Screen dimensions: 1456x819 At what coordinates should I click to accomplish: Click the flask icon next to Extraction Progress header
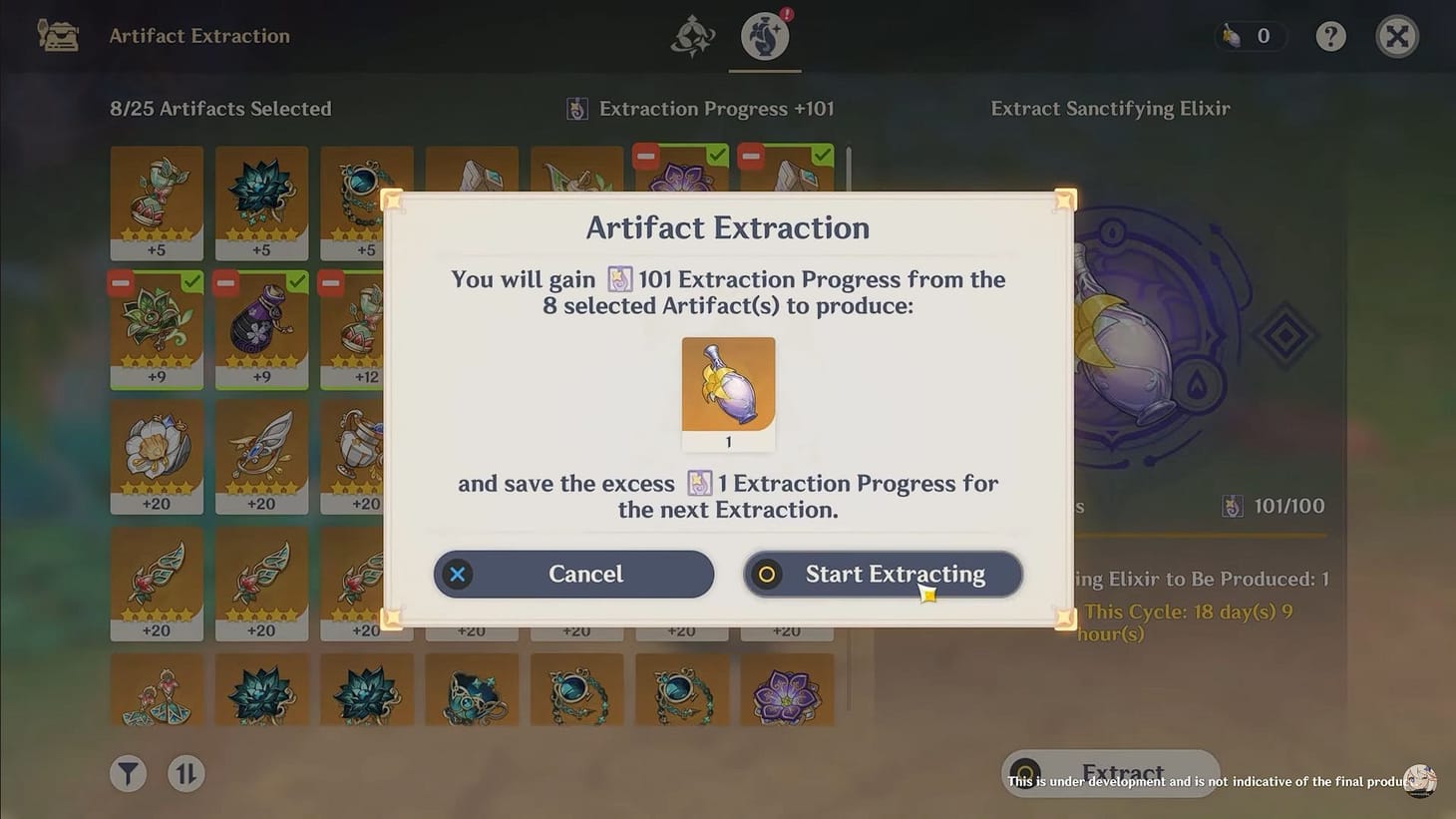[576, 108]
